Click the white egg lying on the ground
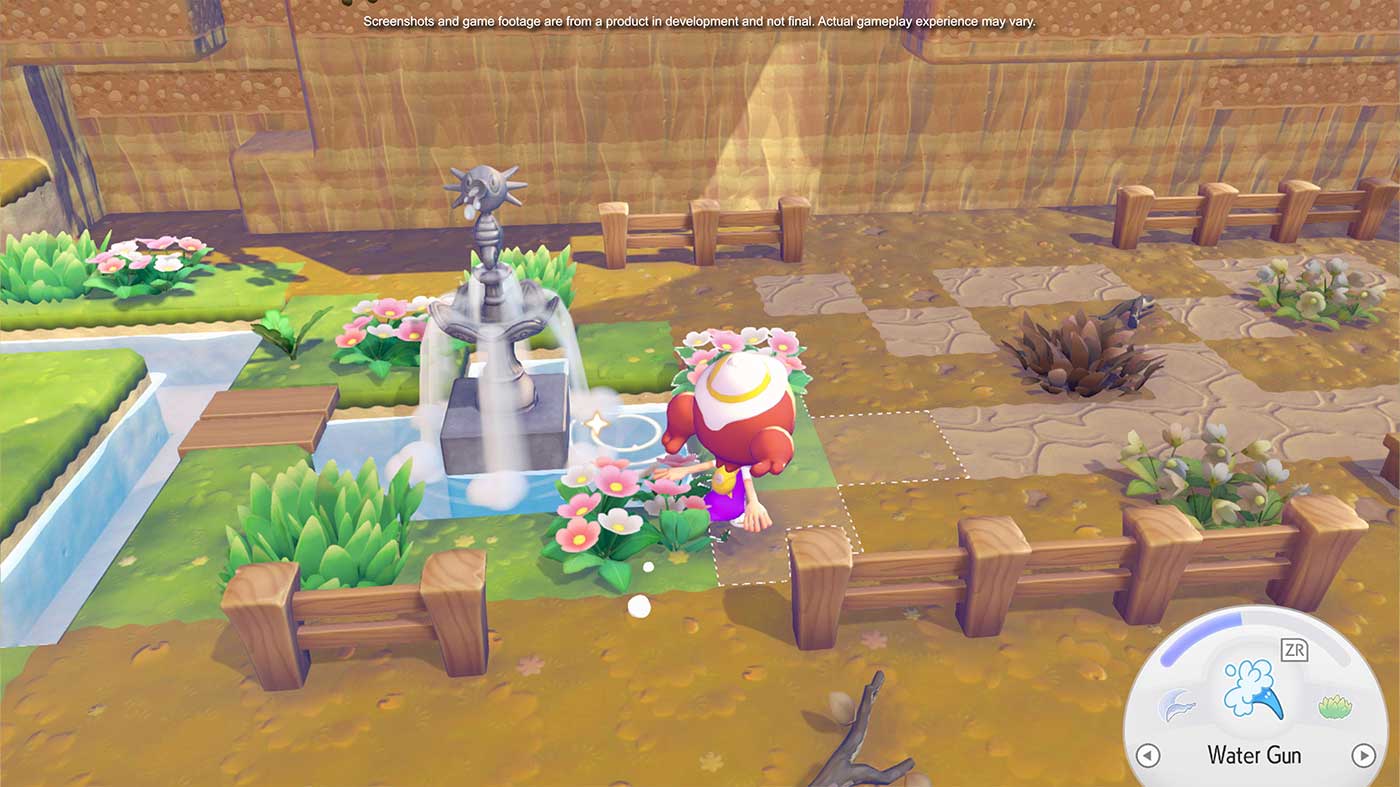1400x787 pixels. click(x=639, y=605)
